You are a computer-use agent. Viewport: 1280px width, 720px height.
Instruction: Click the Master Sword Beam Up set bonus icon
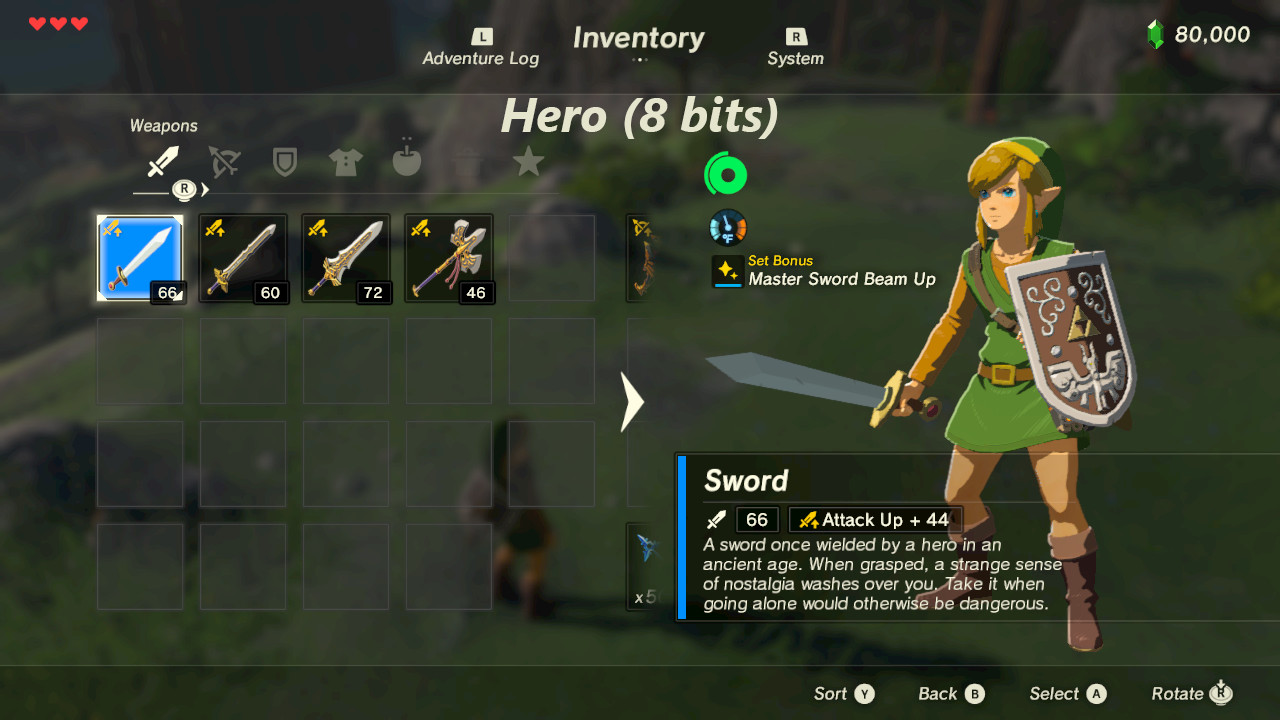pos(727,270)
